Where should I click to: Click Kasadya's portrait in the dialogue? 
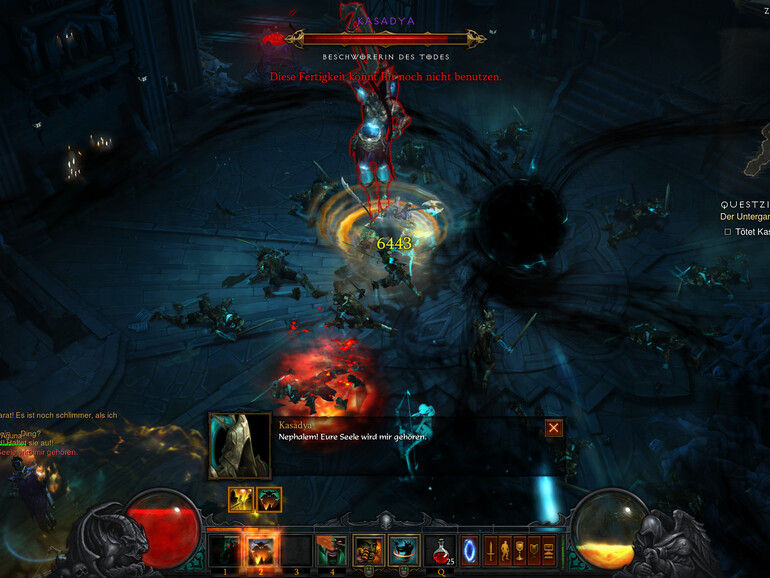point(239,446)
